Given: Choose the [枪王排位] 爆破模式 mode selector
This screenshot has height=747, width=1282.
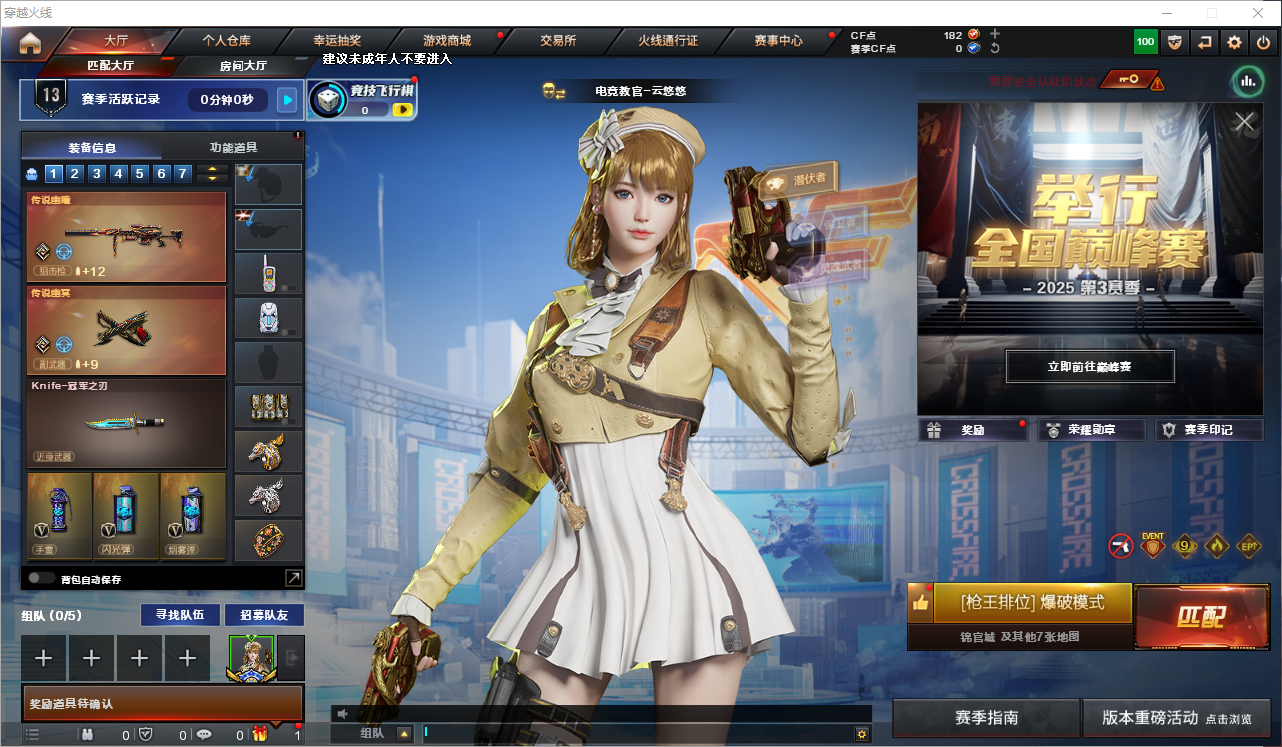Looking at the screenshot, I should (x=1032, y=603).
